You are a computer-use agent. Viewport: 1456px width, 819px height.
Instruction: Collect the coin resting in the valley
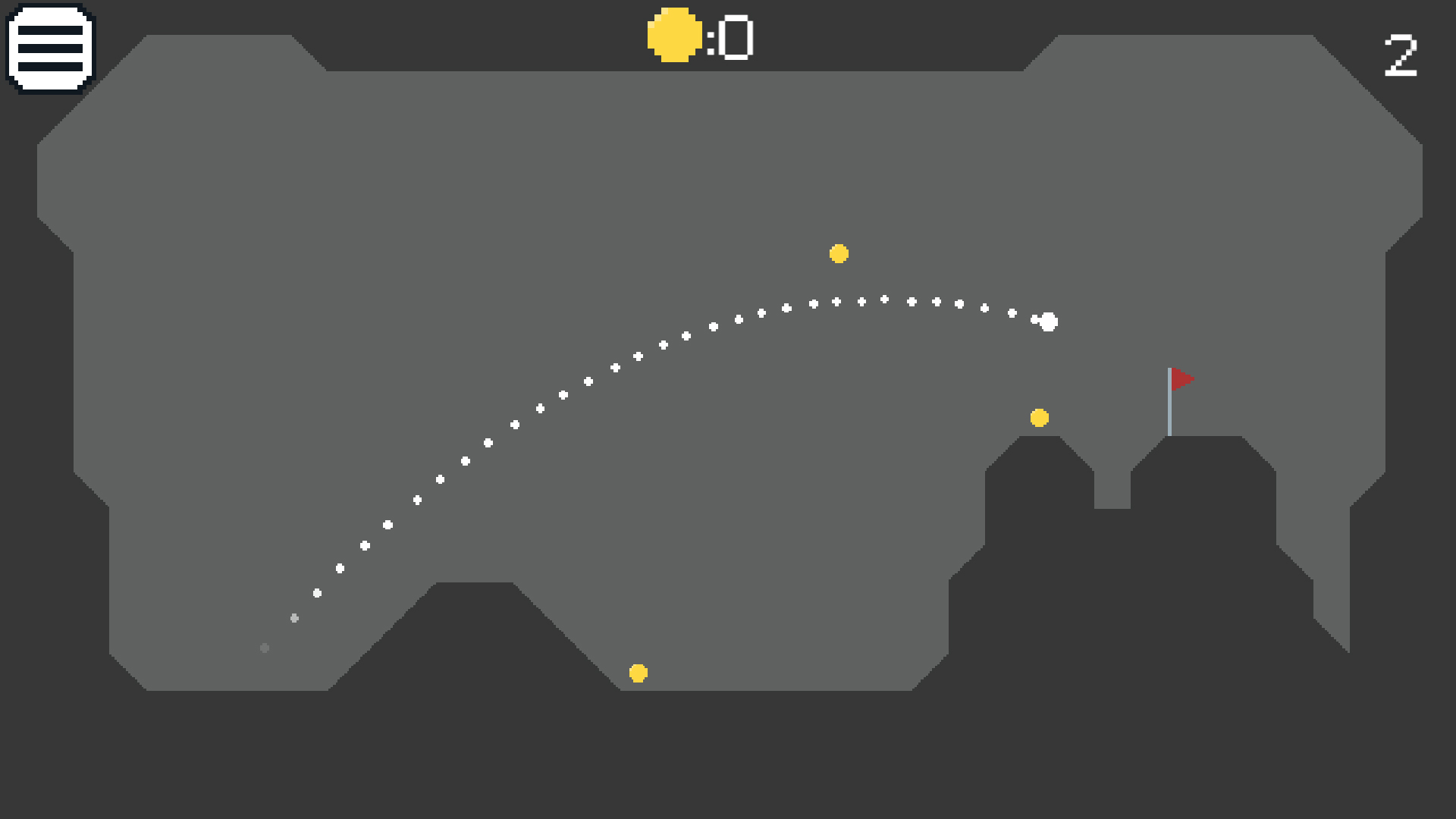pyautogui.click(x=638, y=671)
